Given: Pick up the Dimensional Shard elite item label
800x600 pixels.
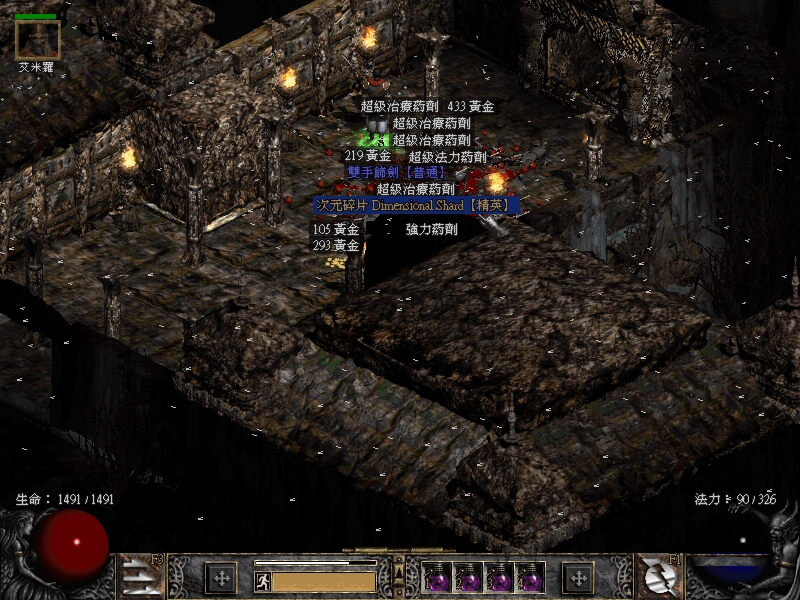Looking at the screenshot, I should (417, 205).
